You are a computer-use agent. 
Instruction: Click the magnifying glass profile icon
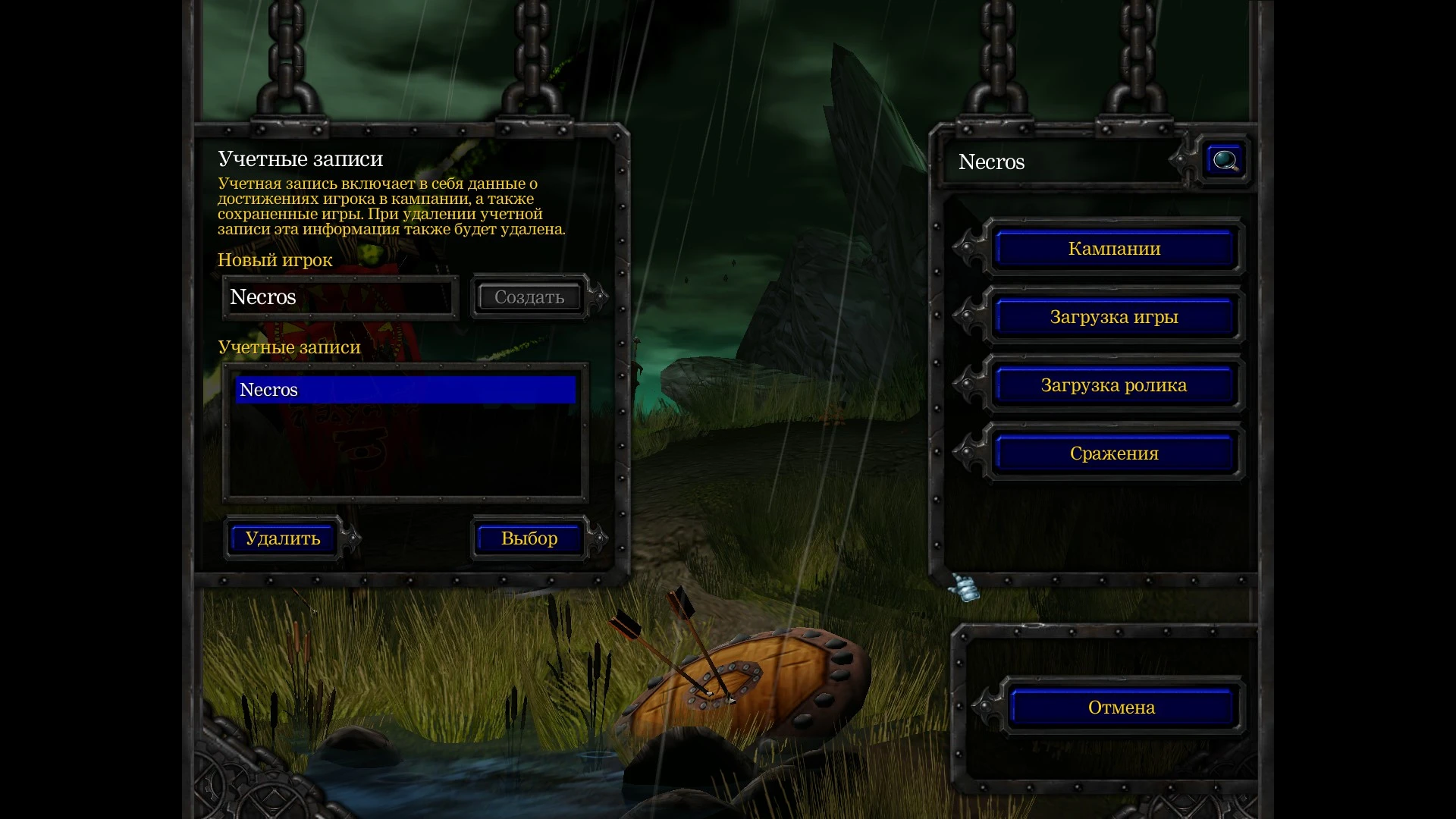(x=1225, y=161)
